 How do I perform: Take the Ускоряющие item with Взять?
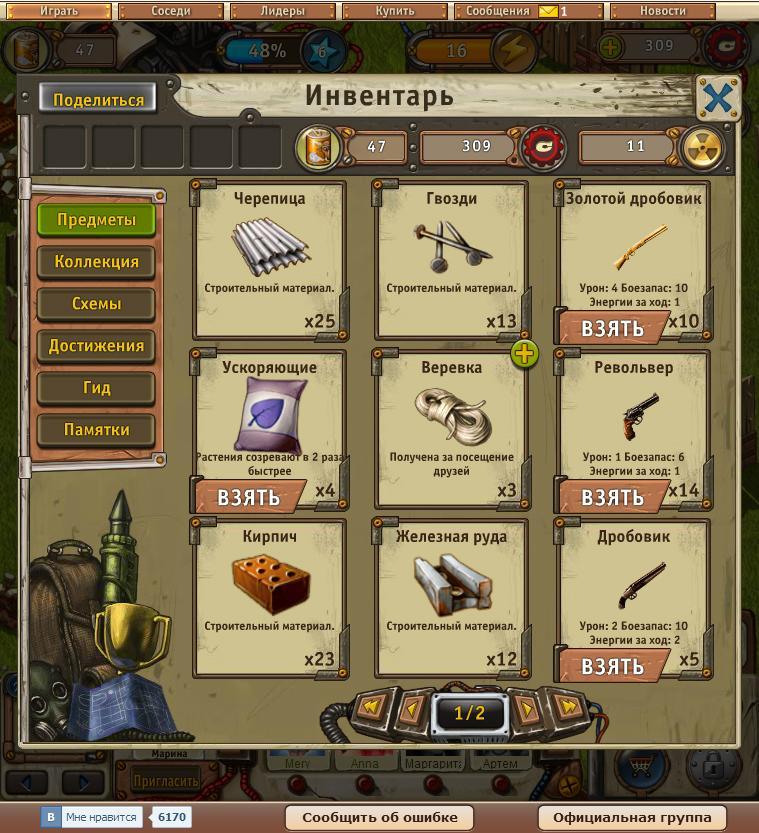coord(248,497)
